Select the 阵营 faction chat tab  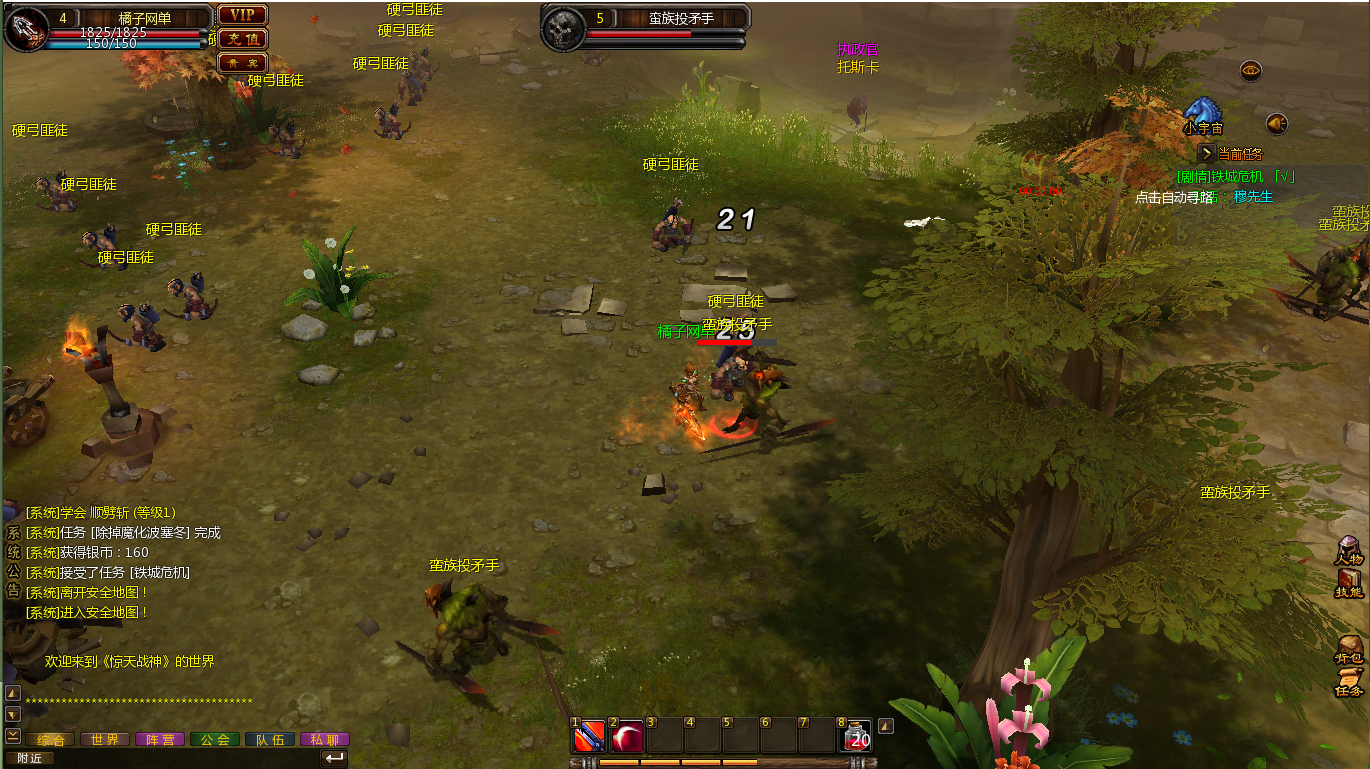(160, 740)
